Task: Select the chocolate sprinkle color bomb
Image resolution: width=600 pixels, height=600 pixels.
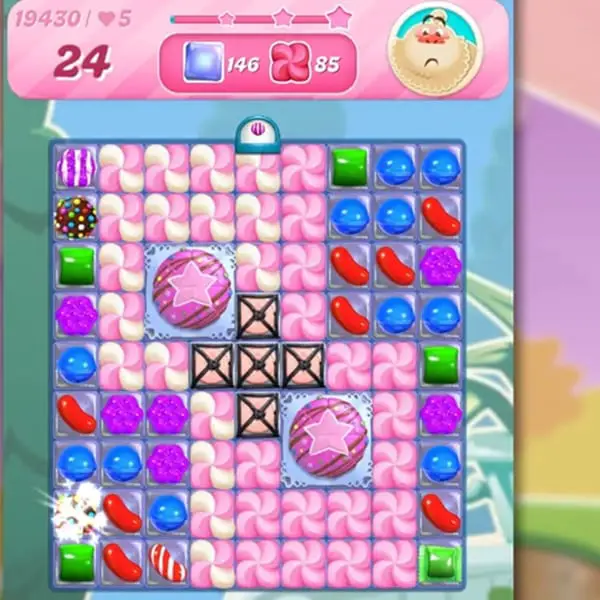Action: point(76,213)
